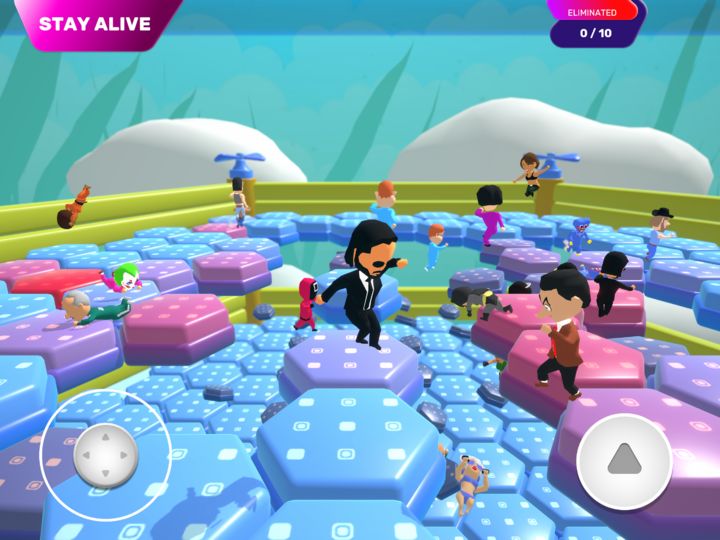
Task: Tap the round jump button with triangle
Action: tap(624, 460)
